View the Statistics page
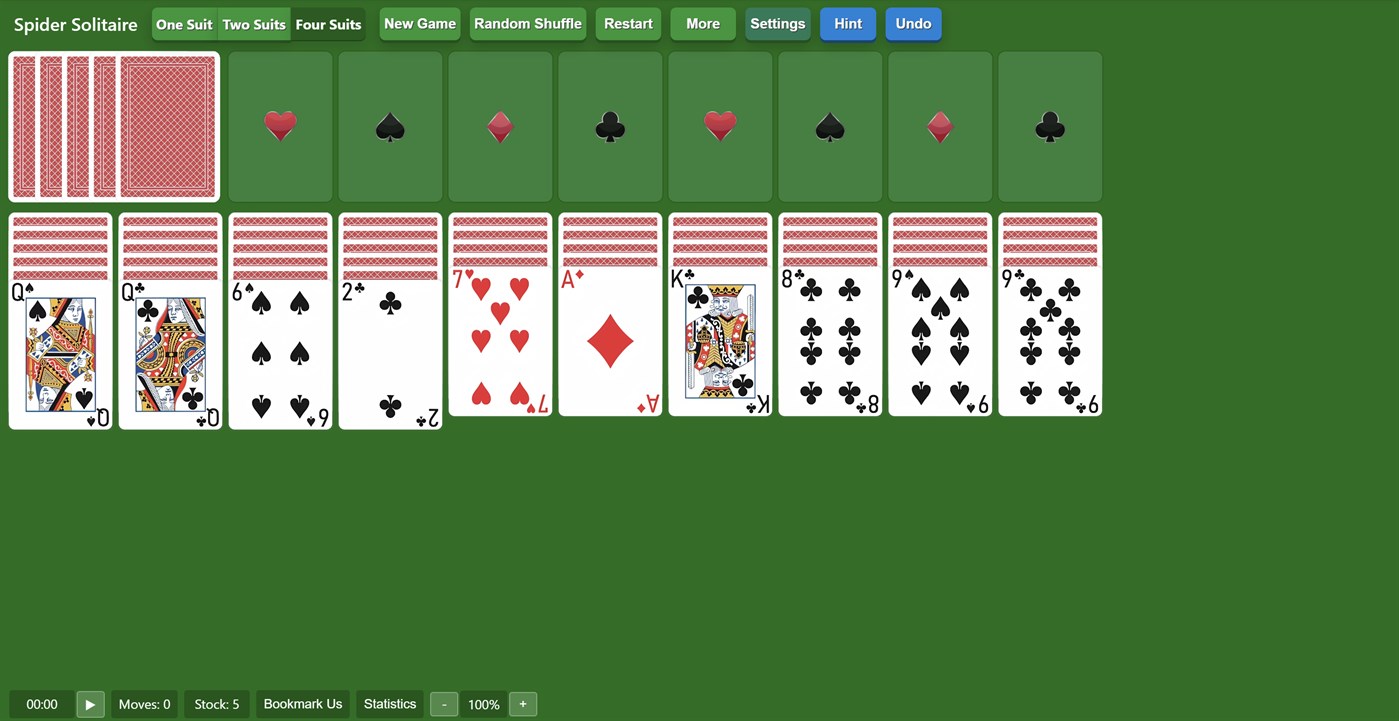Viewport: 1399px width, 721px height. (x=389, y=704)
